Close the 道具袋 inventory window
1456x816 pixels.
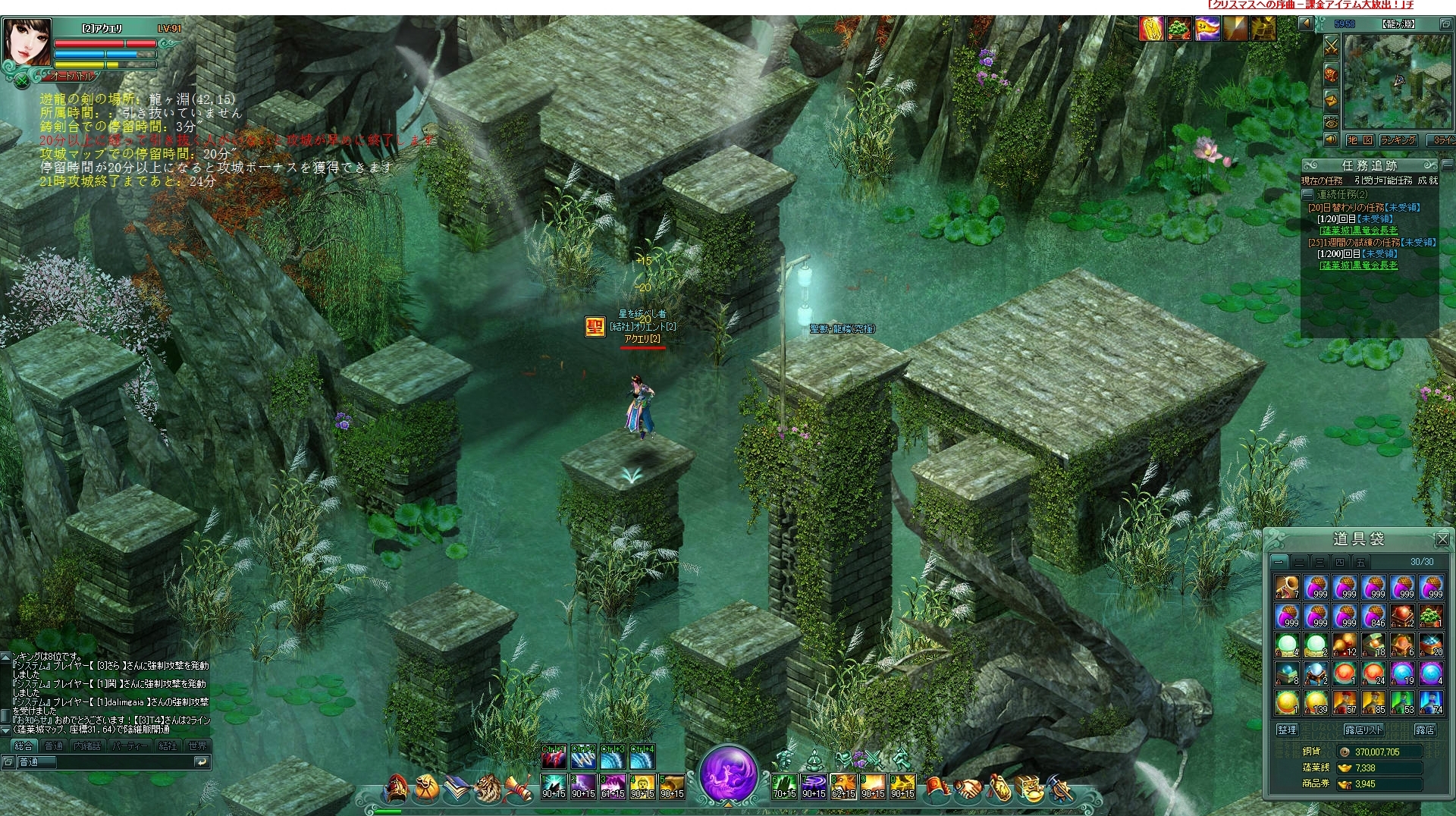coord(1442,539)
